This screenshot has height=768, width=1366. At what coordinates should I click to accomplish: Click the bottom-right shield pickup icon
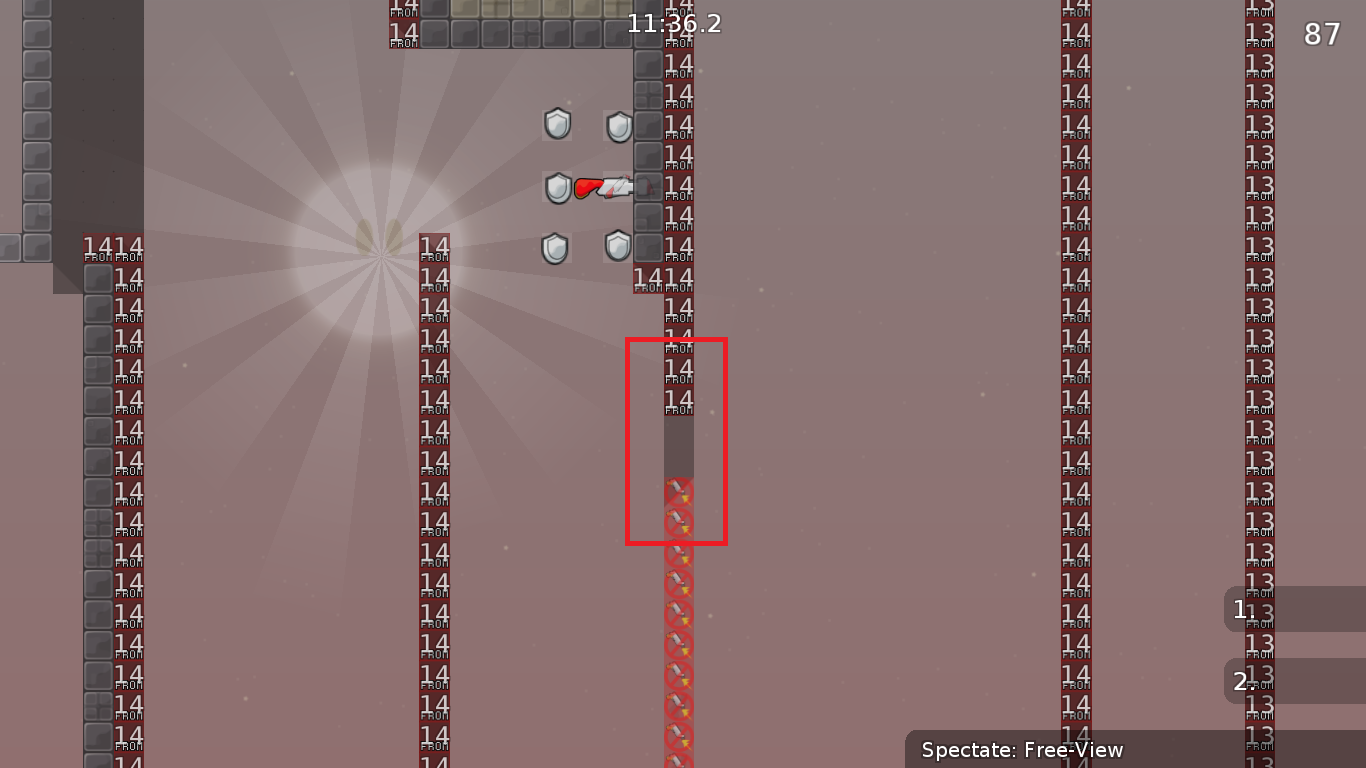(x=617, y=244)
